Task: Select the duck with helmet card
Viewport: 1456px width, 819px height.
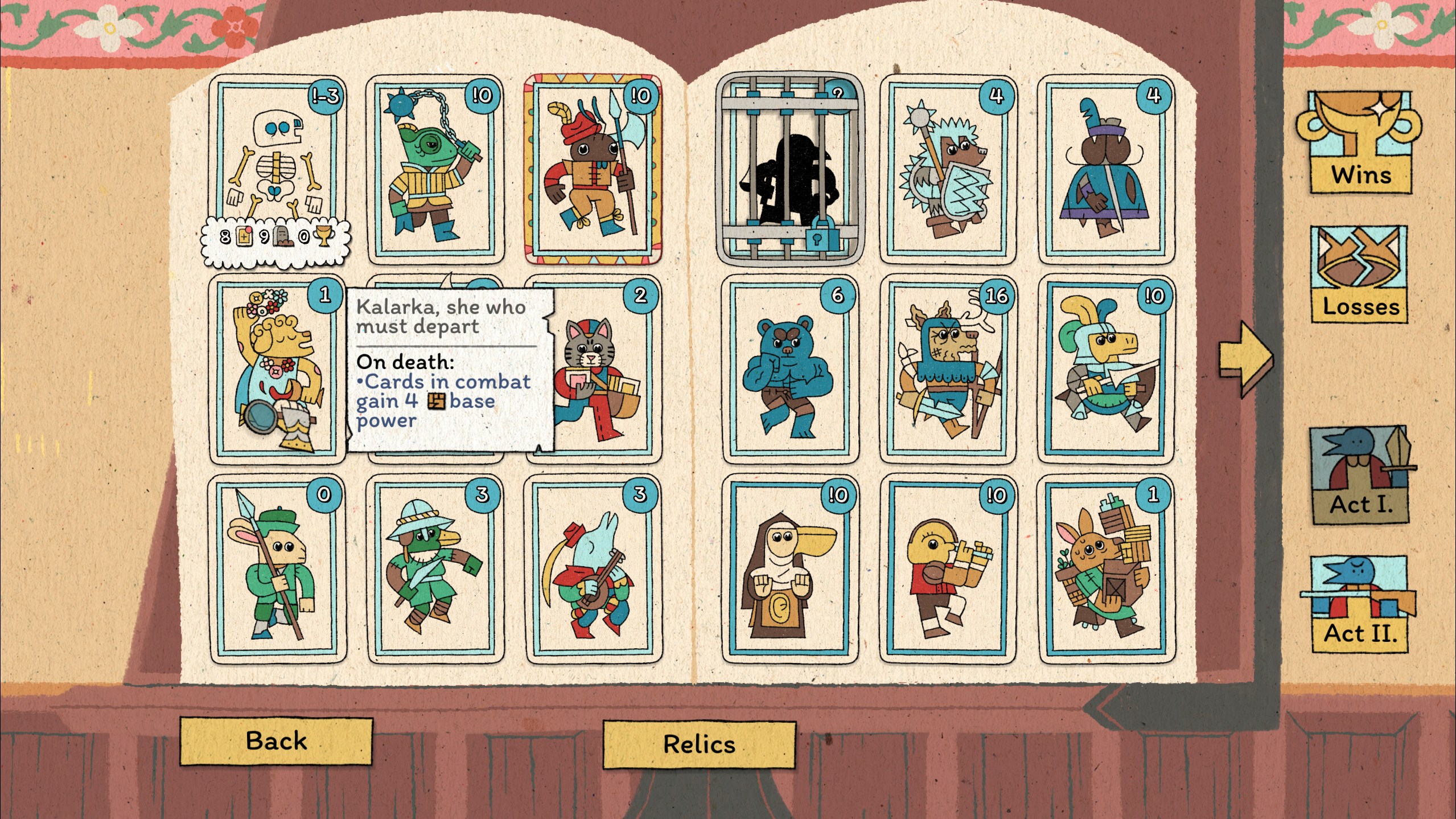Action: point(435,570)
